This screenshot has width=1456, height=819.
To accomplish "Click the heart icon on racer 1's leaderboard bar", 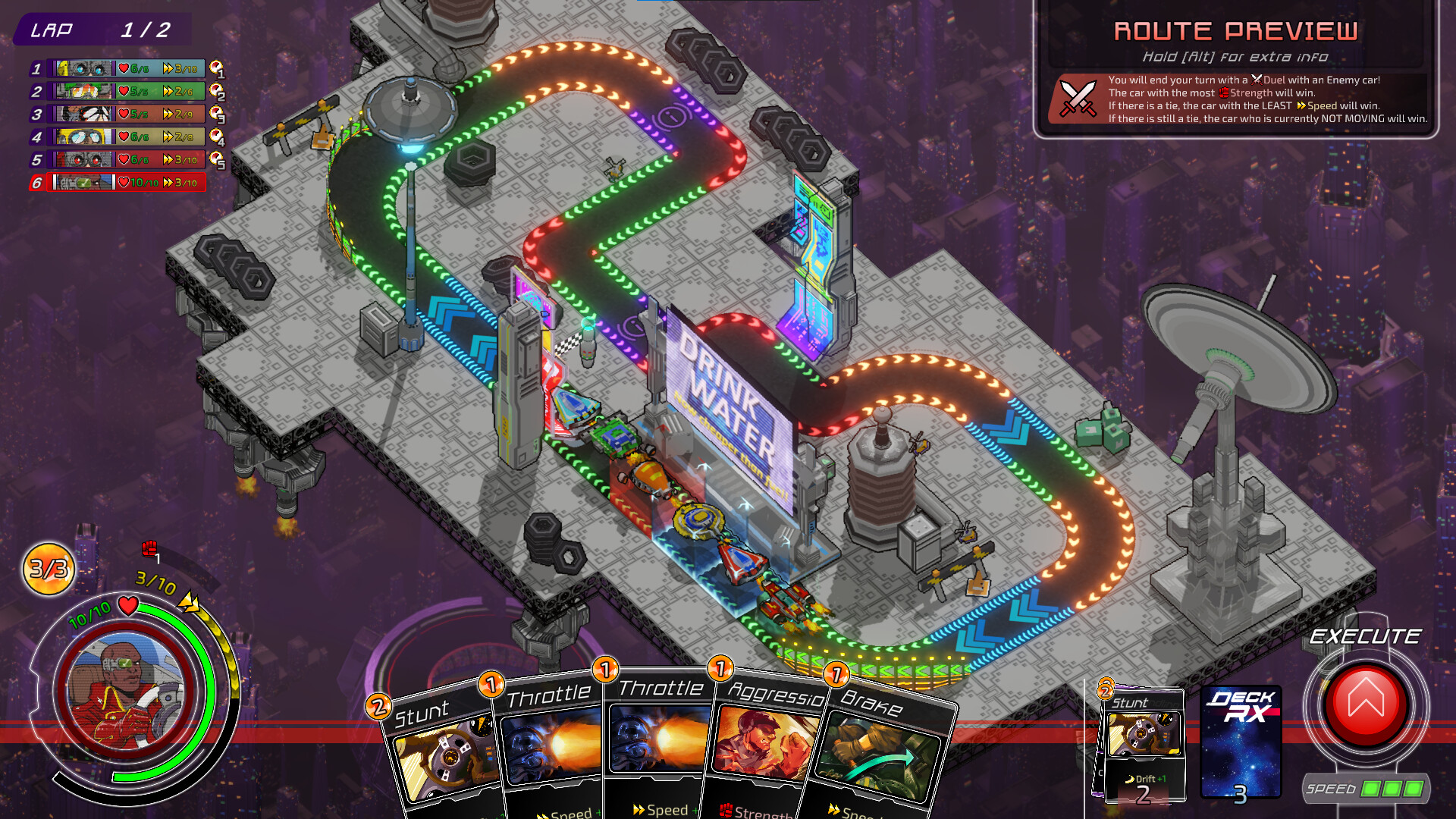I will (124, 68).
